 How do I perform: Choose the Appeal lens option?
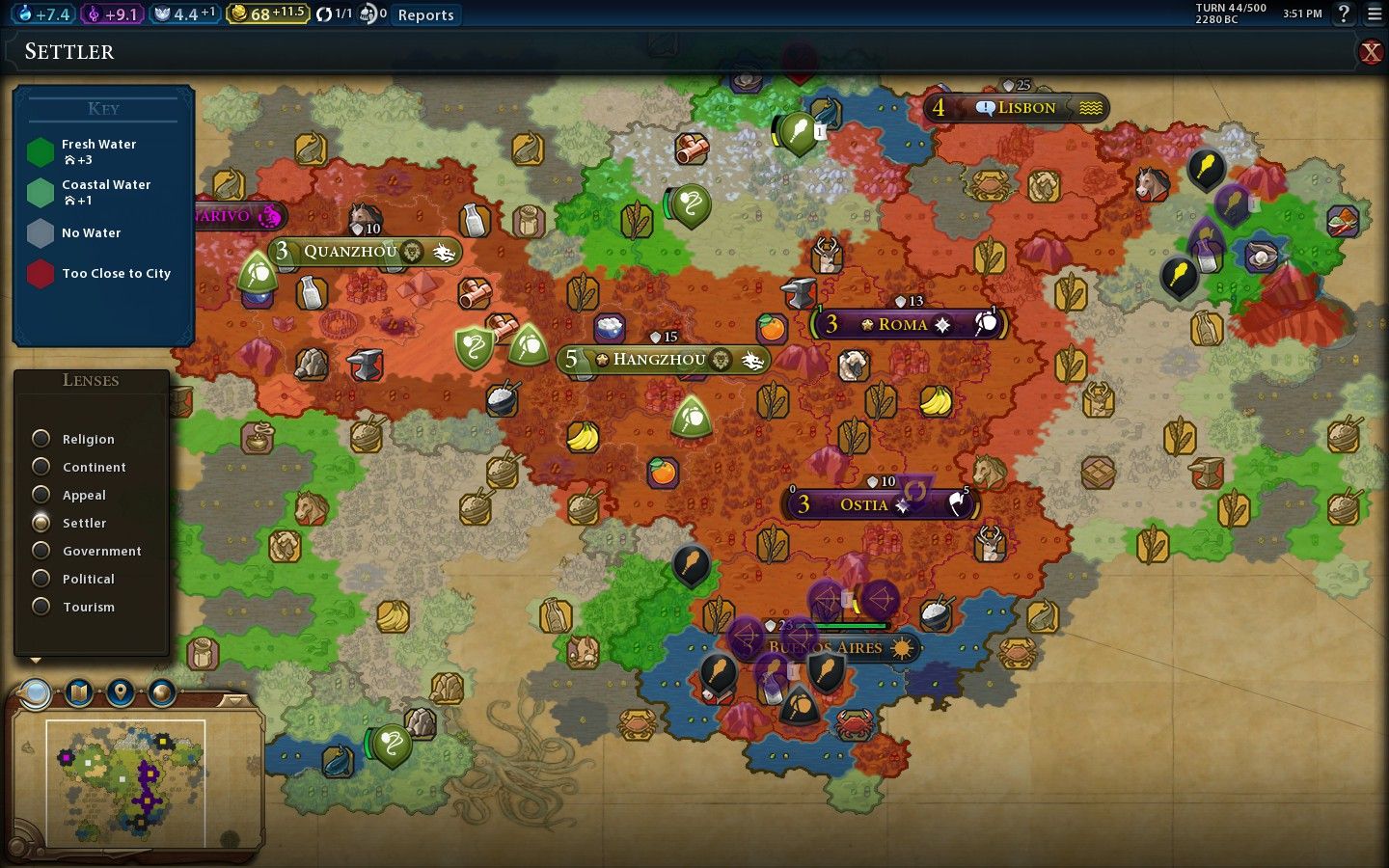(41, 495)
